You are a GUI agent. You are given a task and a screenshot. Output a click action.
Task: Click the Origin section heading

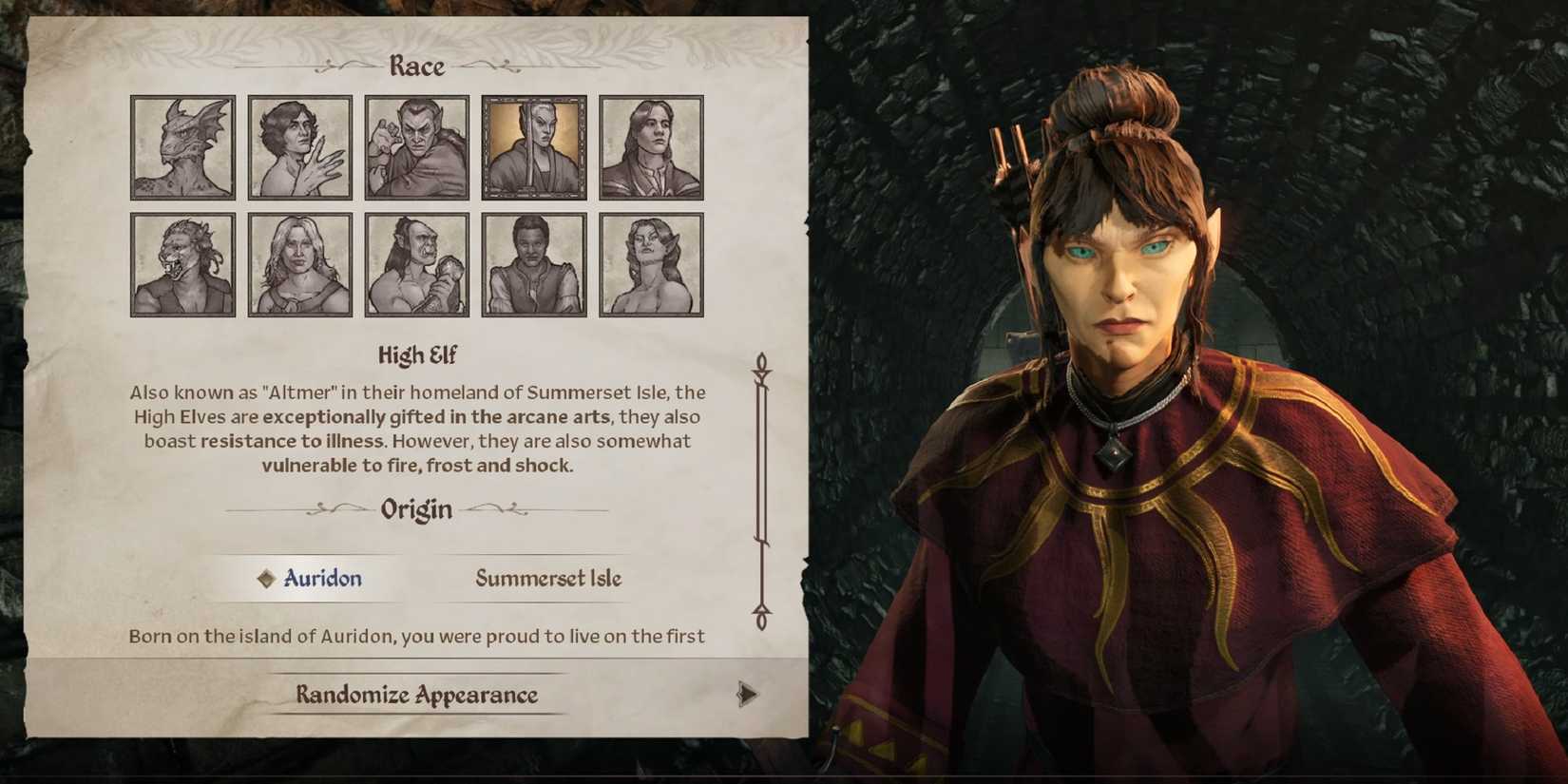(x=416, y=509)
